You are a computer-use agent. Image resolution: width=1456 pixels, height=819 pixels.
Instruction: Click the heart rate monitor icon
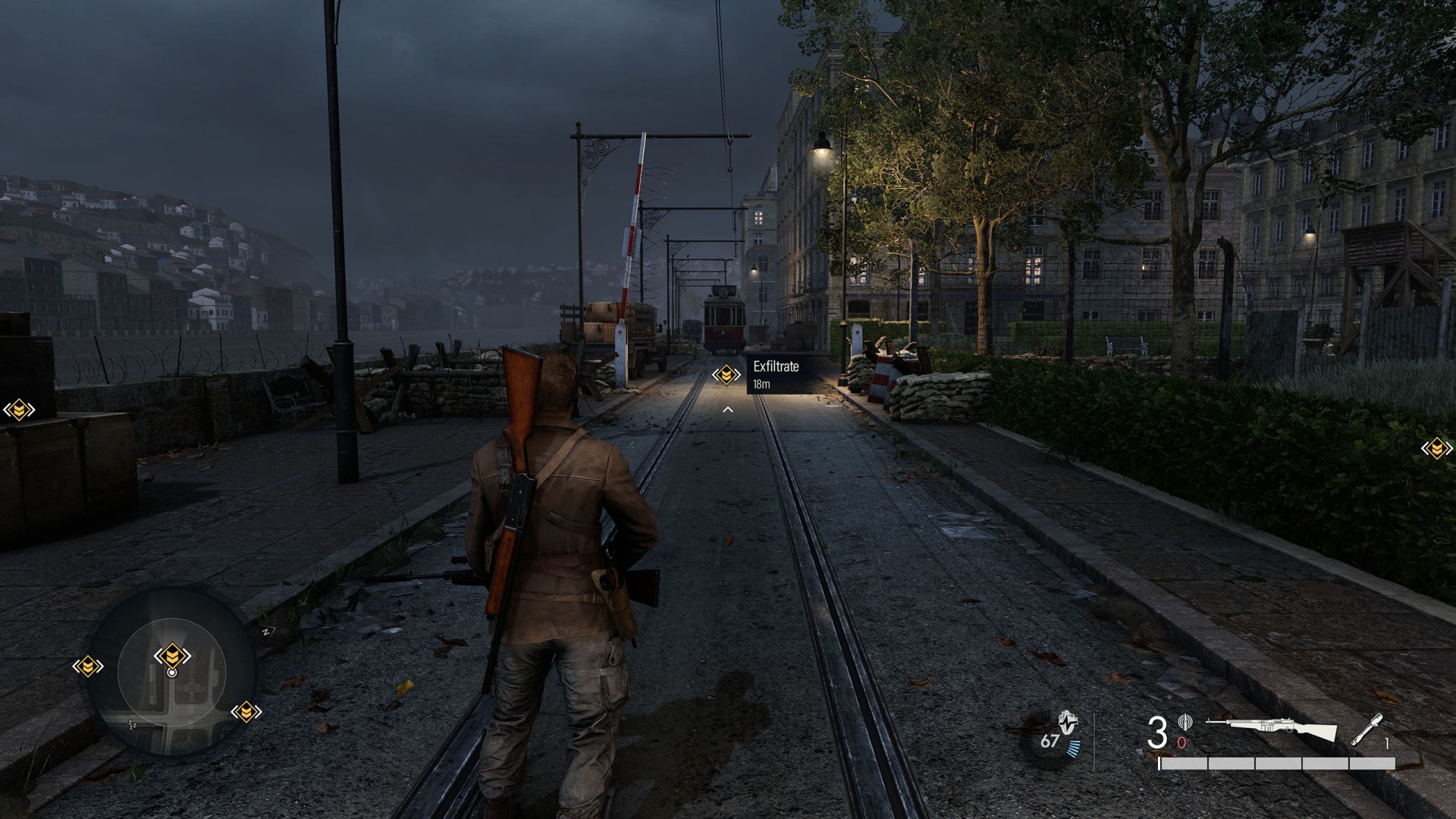(x=1068, y=726)
